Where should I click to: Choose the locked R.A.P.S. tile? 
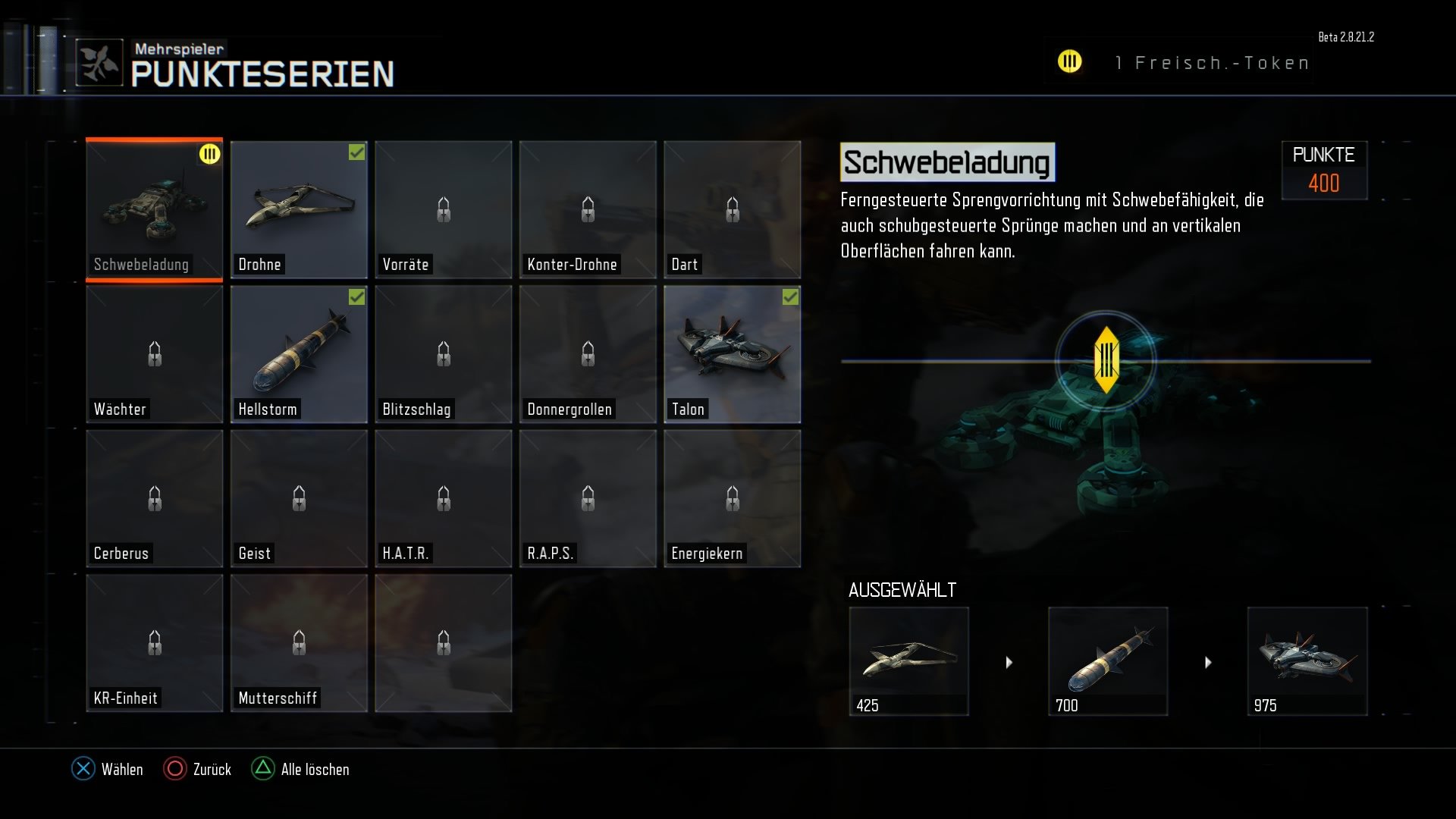click(x=588, y=498)
